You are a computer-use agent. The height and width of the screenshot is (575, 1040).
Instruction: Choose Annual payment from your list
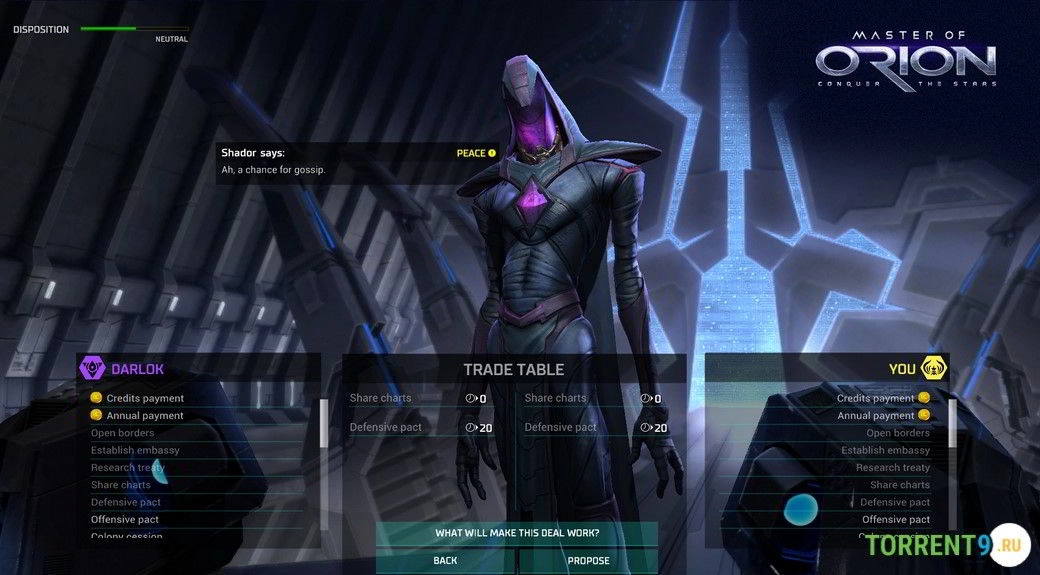876,415
